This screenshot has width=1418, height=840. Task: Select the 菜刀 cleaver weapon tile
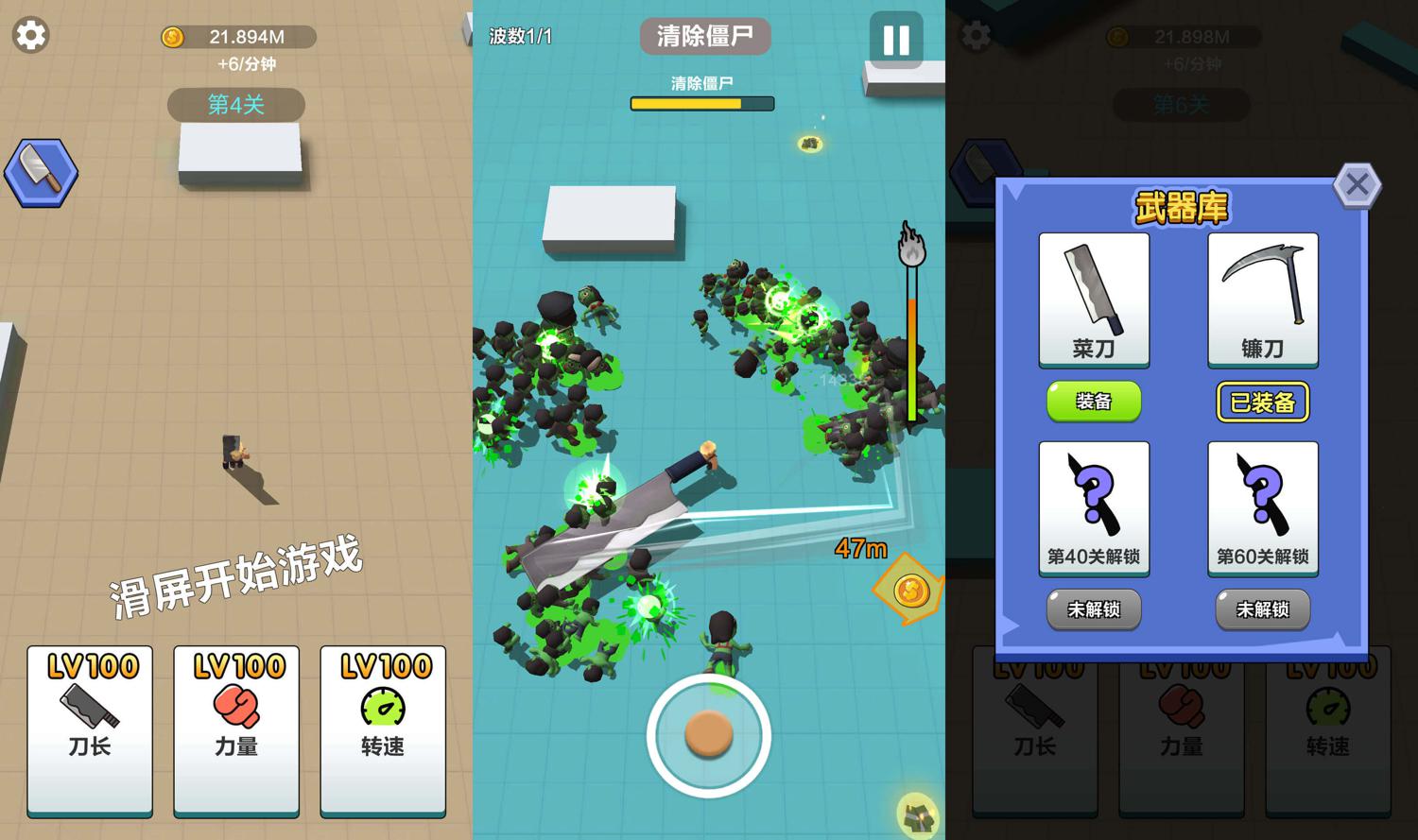click(1094, 300)
